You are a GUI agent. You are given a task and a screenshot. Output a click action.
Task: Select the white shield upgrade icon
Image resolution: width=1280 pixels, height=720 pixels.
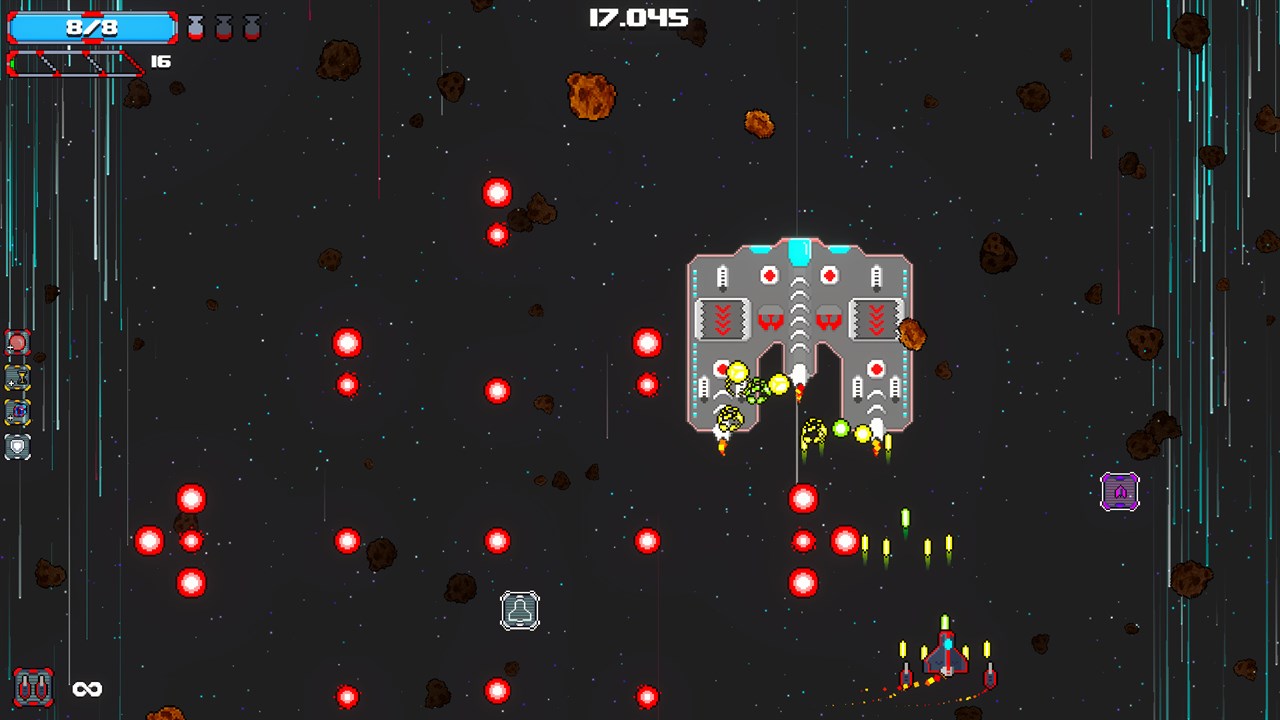coord(18,447)
